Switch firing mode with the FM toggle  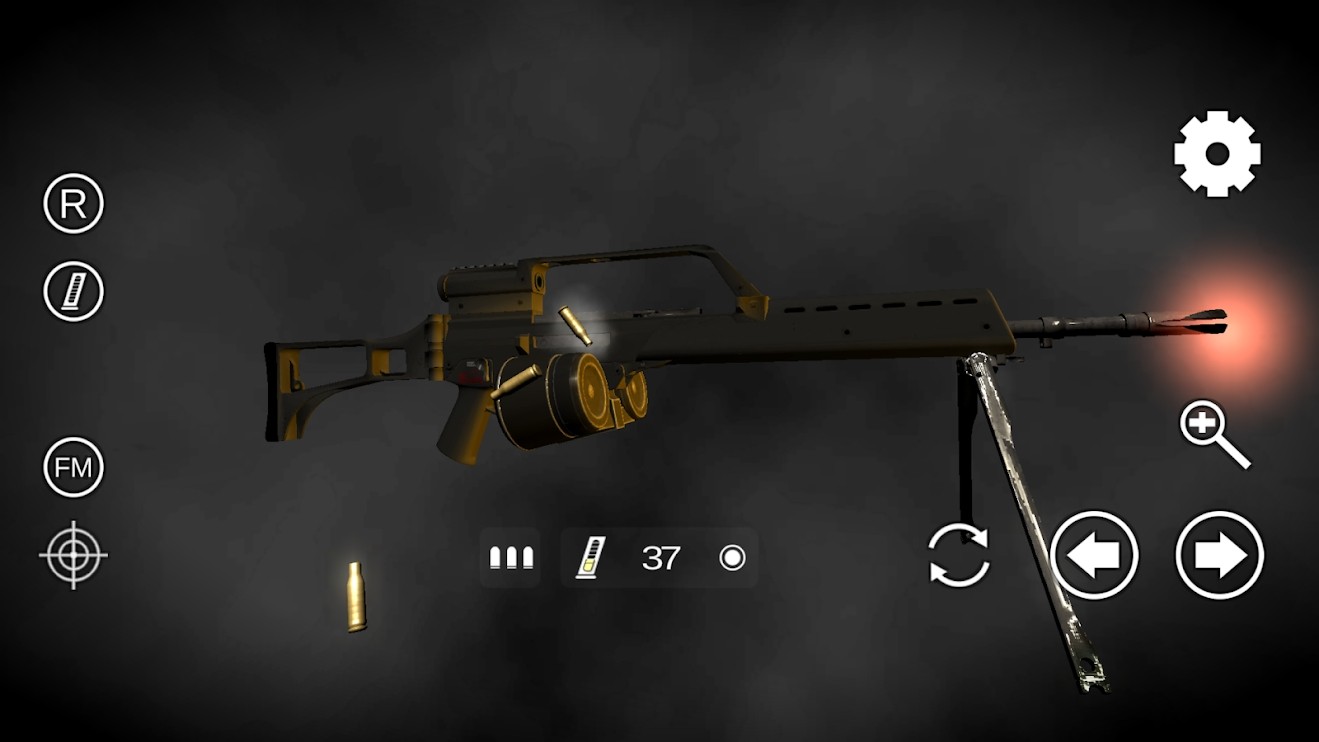tap(71, 465)
